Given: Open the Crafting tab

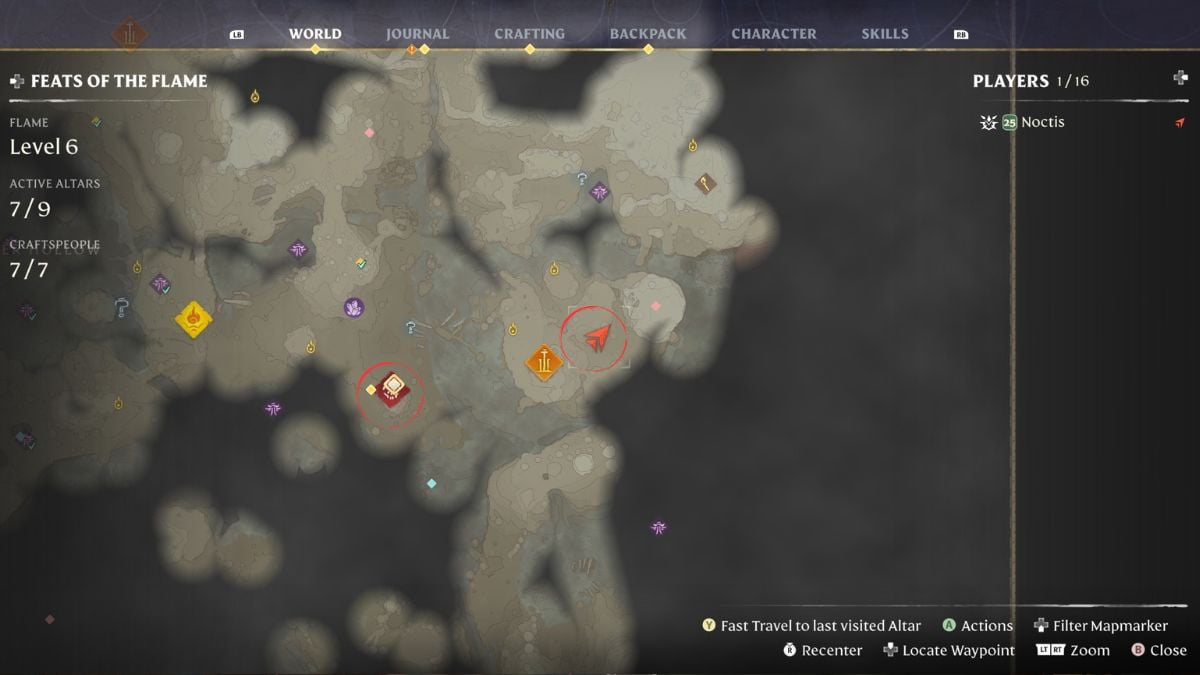Looking at the screenshot, I should [529, 34].
